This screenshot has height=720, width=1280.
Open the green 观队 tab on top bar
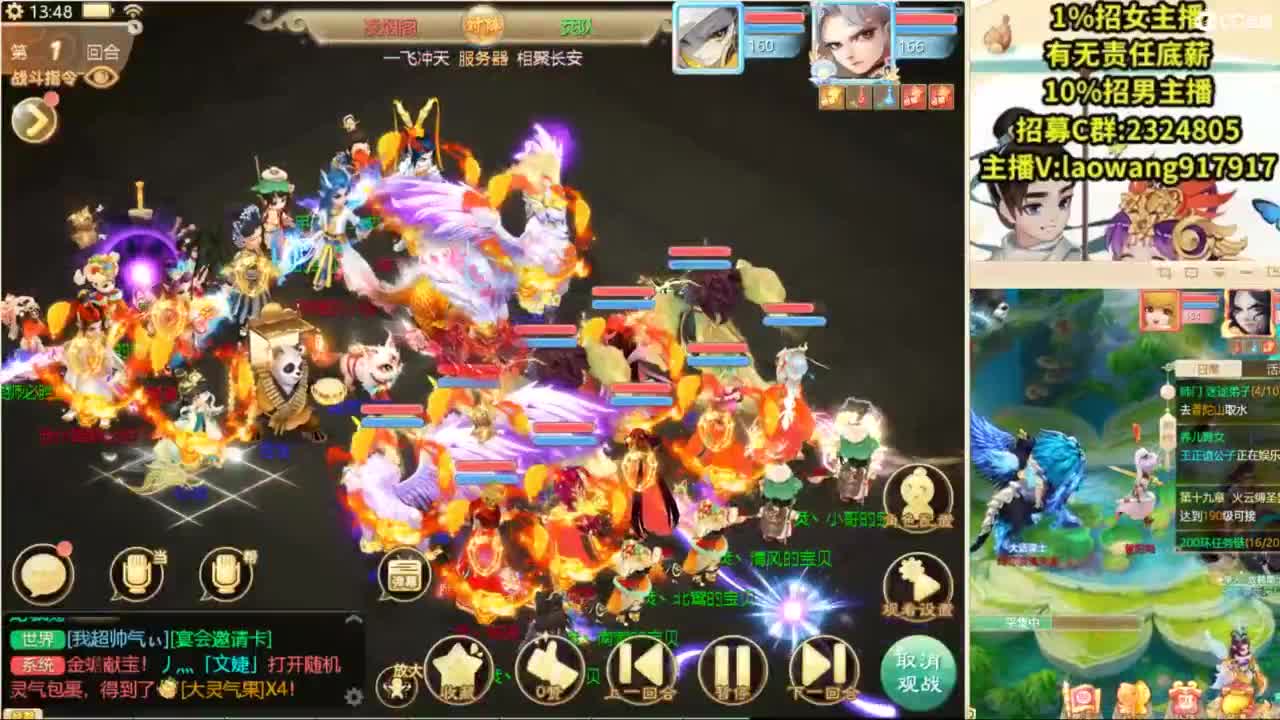tap(575, 27)
